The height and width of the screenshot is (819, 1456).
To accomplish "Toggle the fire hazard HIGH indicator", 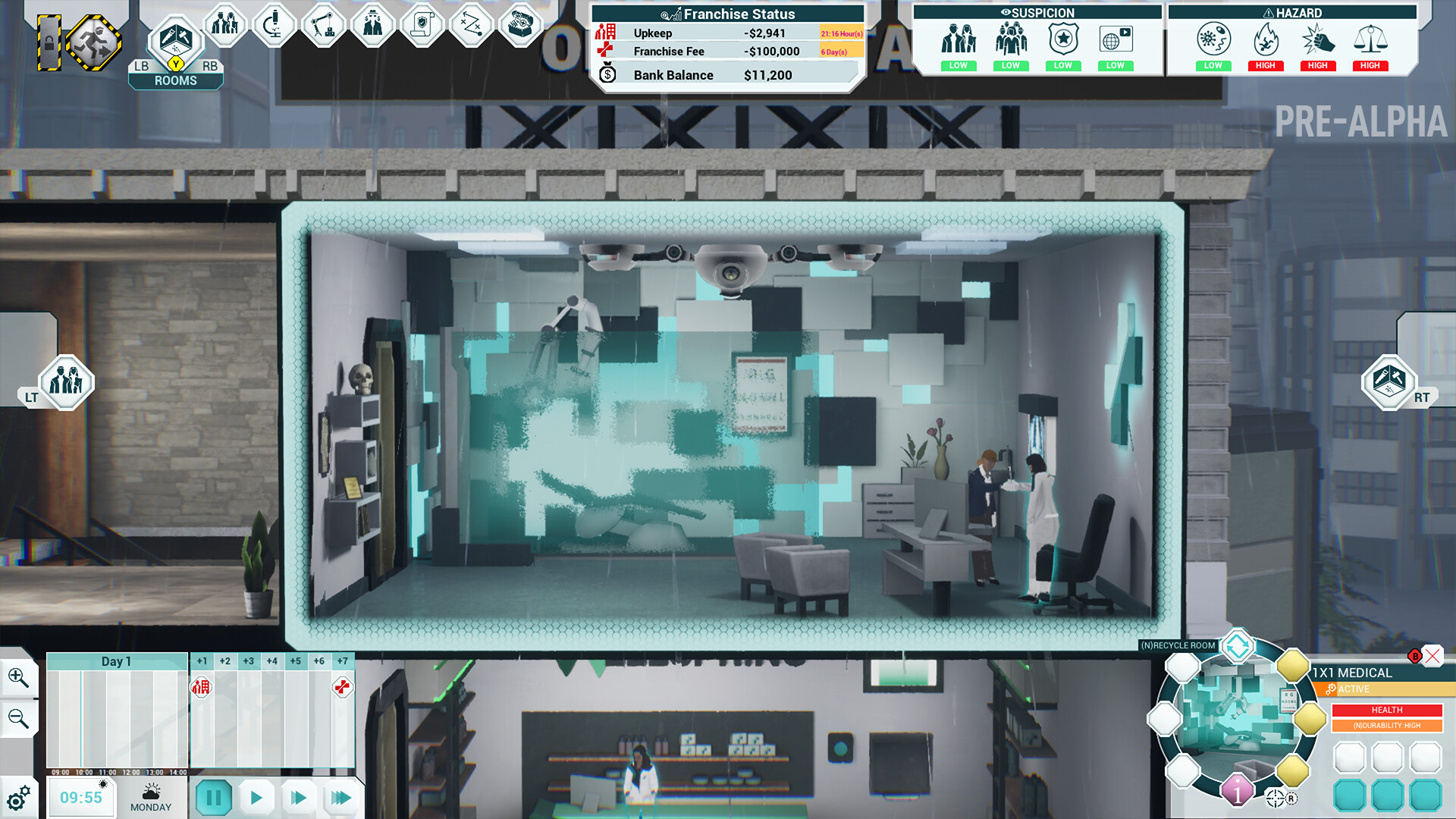I will coord(1265,66).
